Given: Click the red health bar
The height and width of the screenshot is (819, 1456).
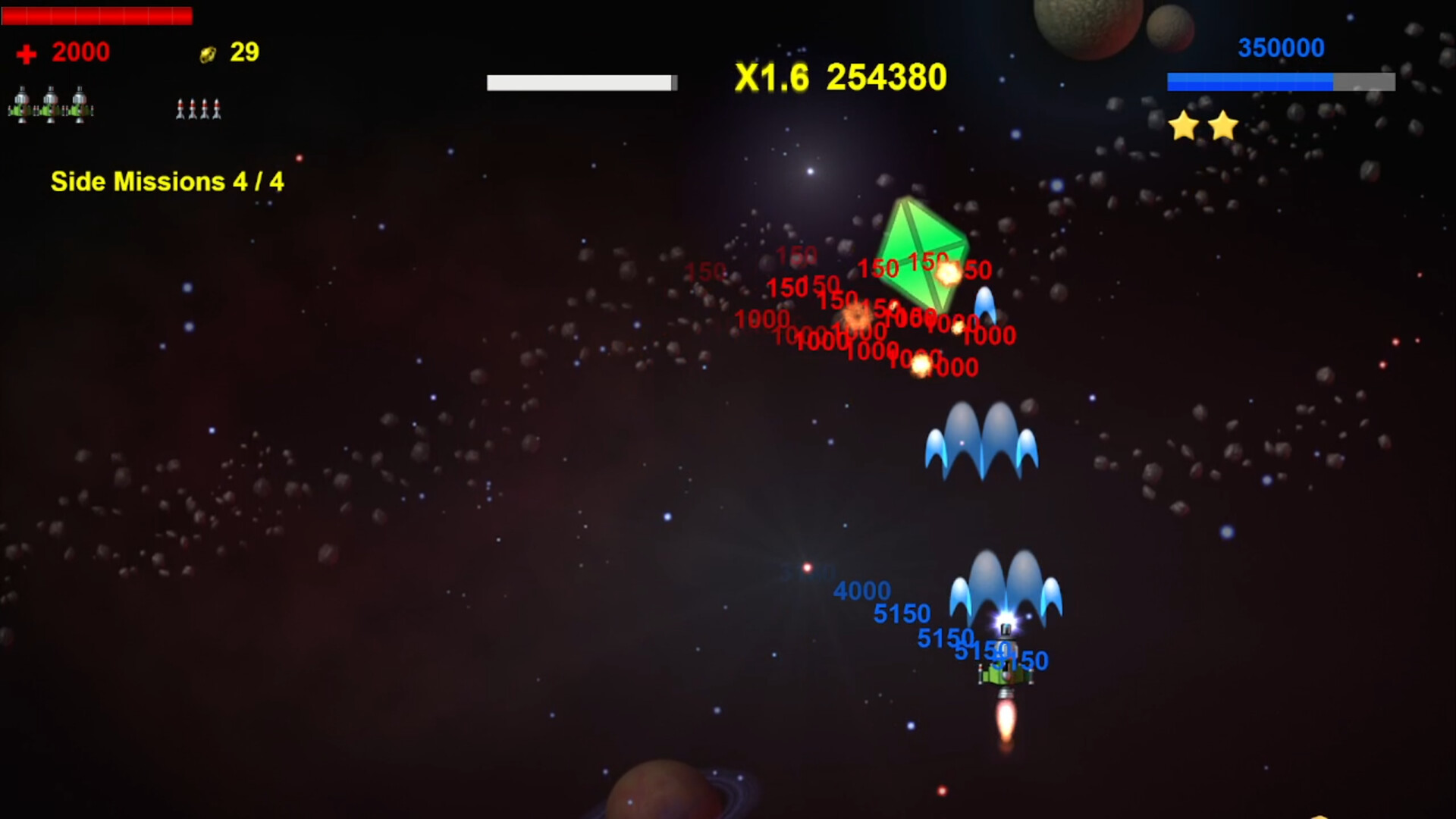Looking at the screenshot, I should click(x=97, y=15).
